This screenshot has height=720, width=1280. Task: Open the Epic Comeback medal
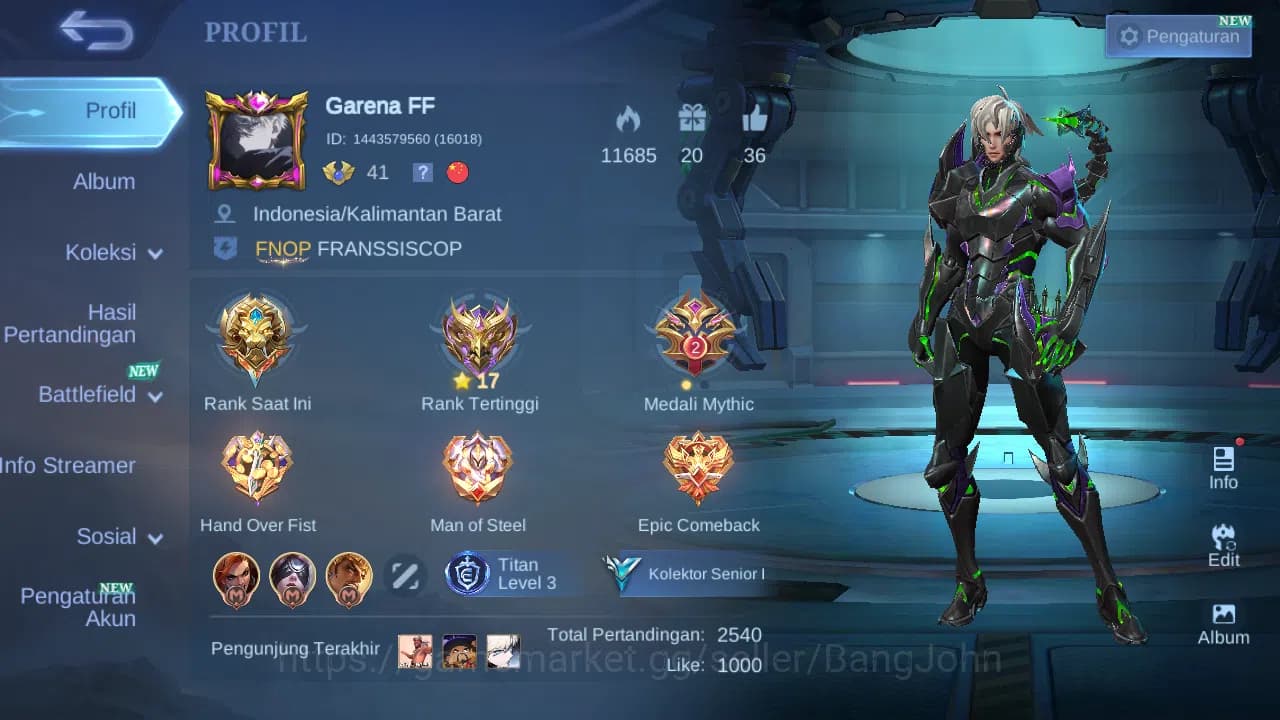[697, 465]
